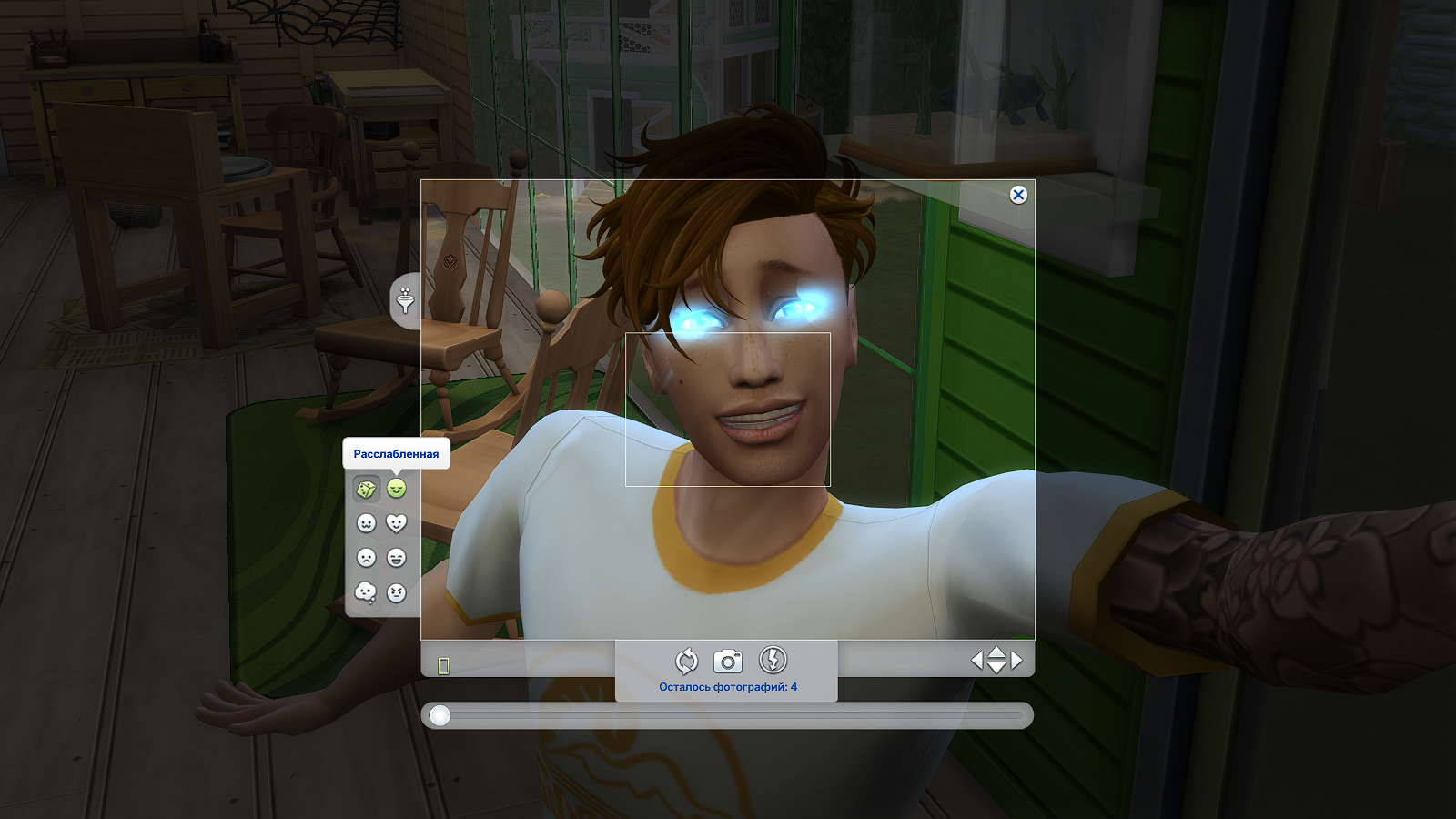Choose the laughing happy face emotion

(396, 558)
